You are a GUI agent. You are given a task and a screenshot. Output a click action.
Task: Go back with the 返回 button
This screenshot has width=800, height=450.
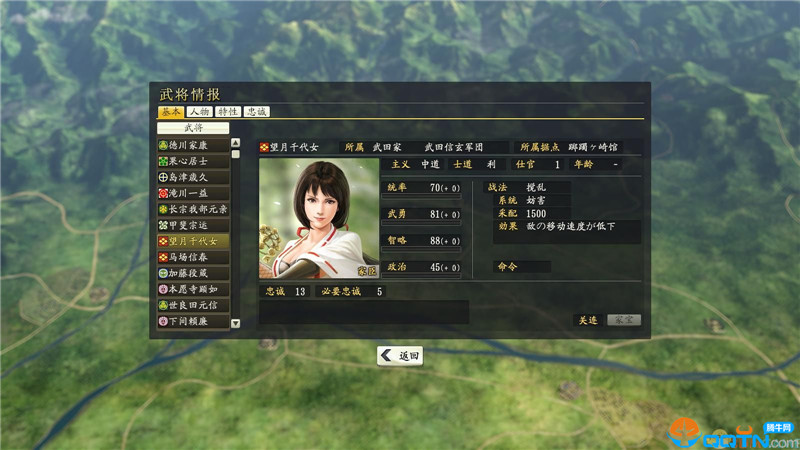pyautogui.click(x=400, y=355)
